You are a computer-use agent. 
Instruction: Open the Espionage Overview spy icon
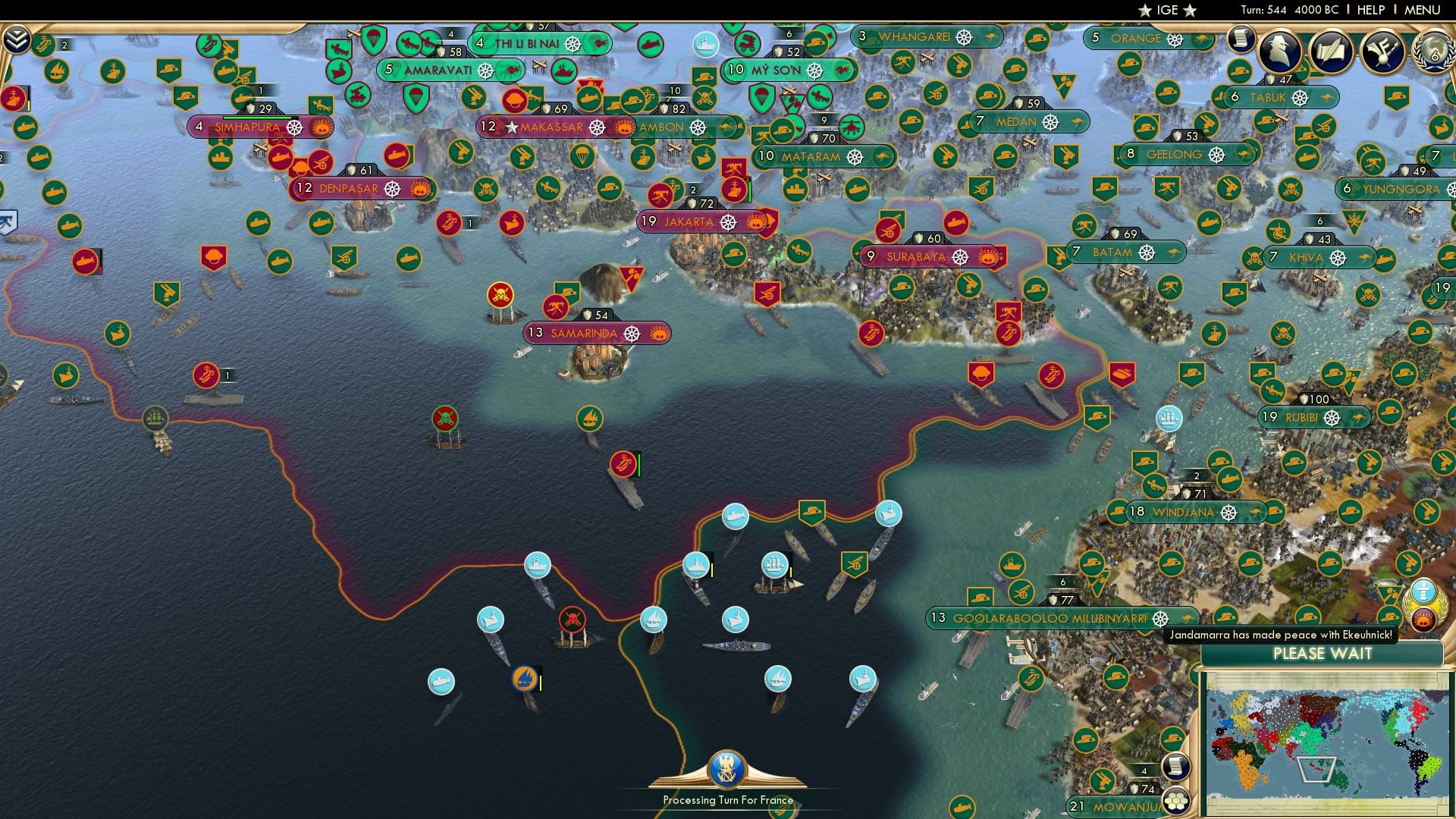coord(1280,52)
